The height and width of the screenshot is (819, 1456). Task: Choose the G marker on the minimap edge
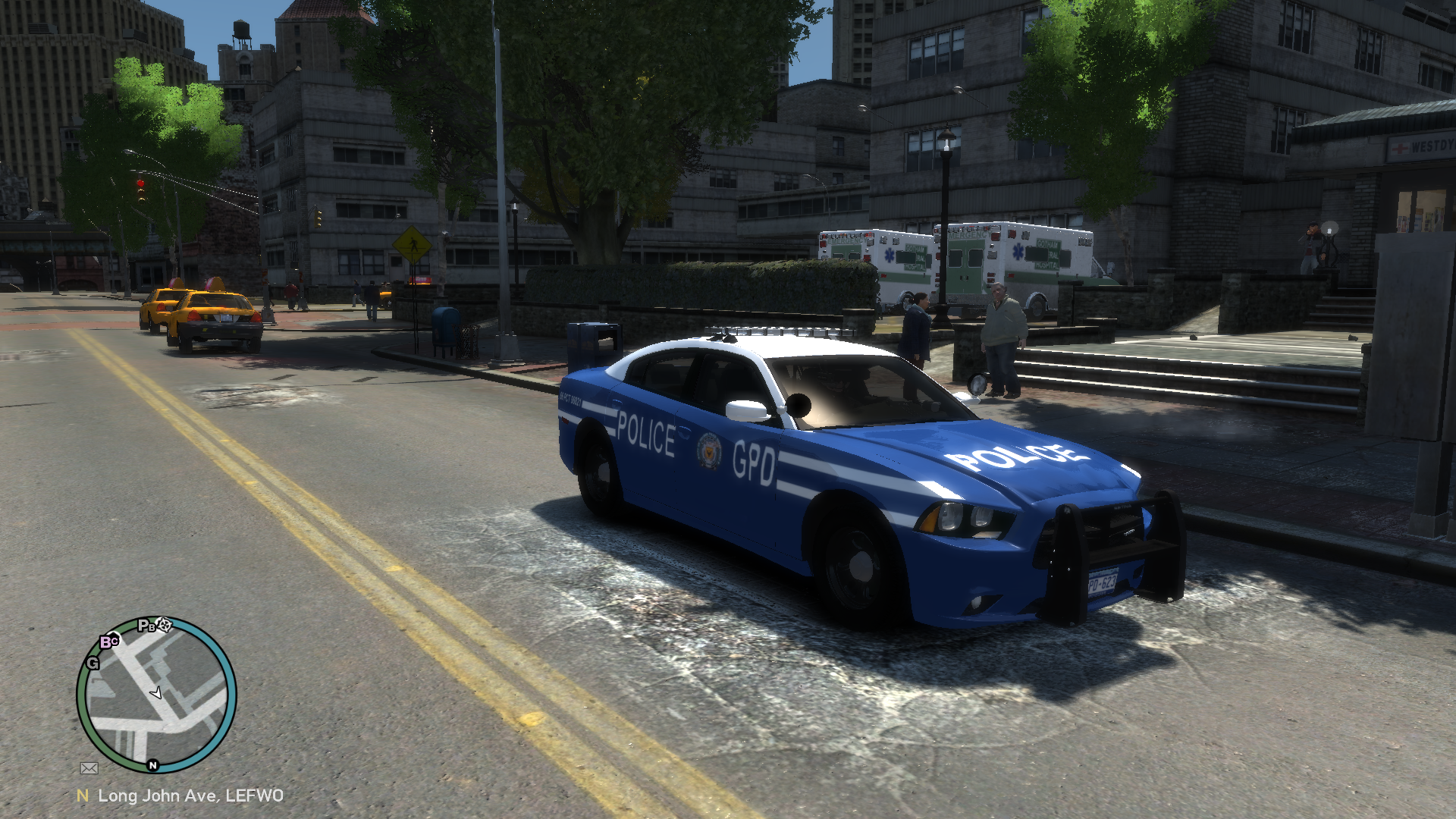point(93,663)
